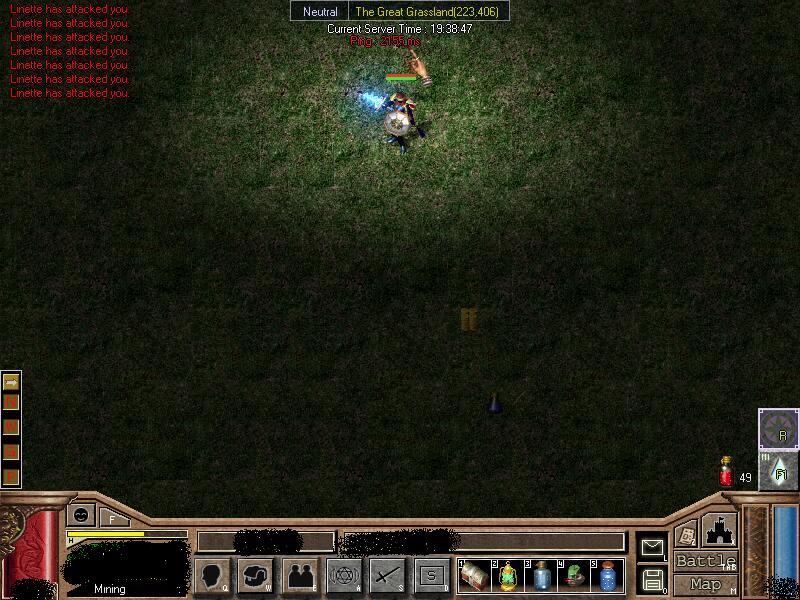Open the two-people group panel

(300, 575)
